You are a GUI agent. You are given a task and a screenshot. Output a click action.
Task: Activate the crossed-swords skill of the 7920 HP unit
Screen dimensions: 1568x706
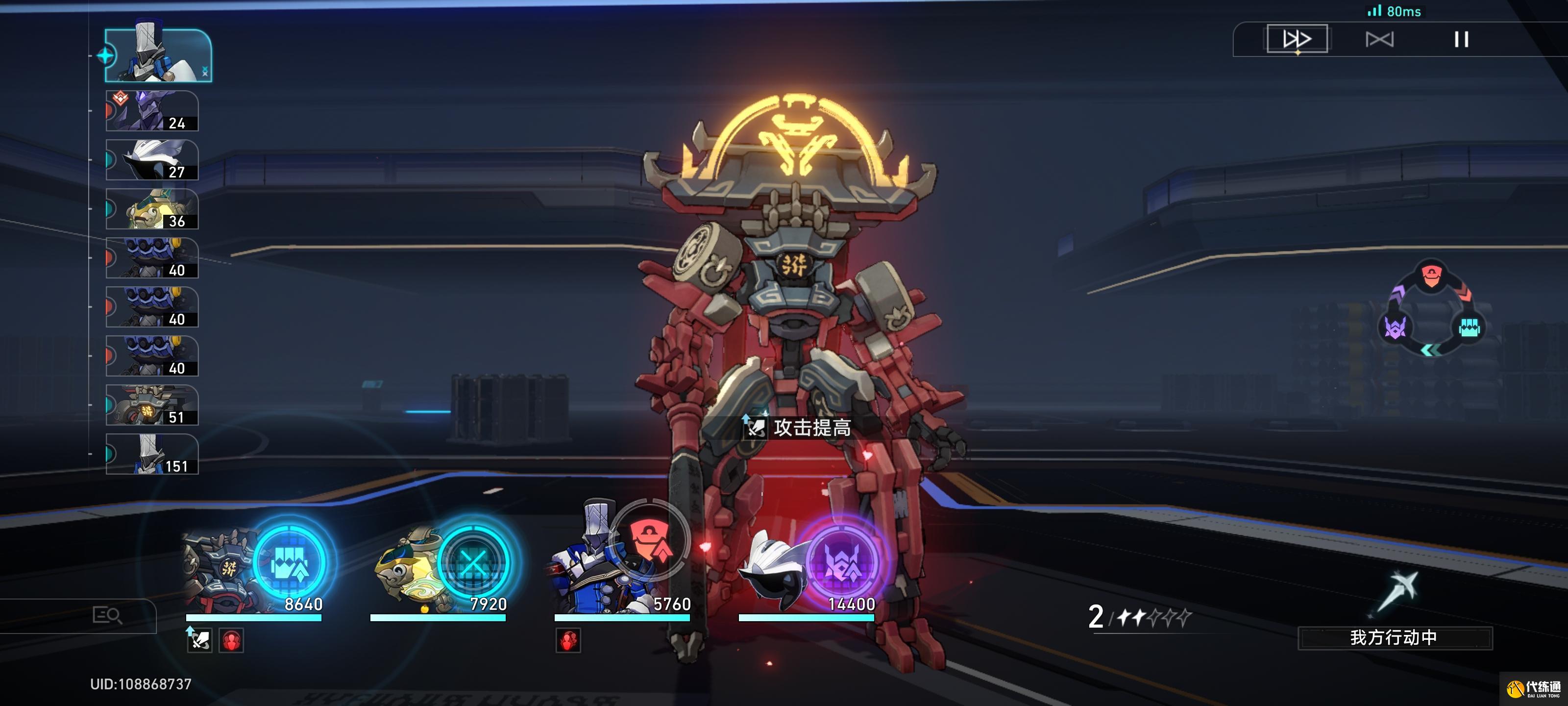pos(473,562)
